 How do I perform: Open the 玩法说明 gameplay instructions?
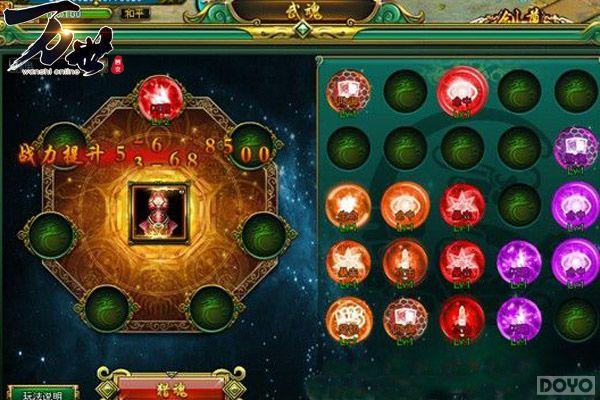[43, 393]
